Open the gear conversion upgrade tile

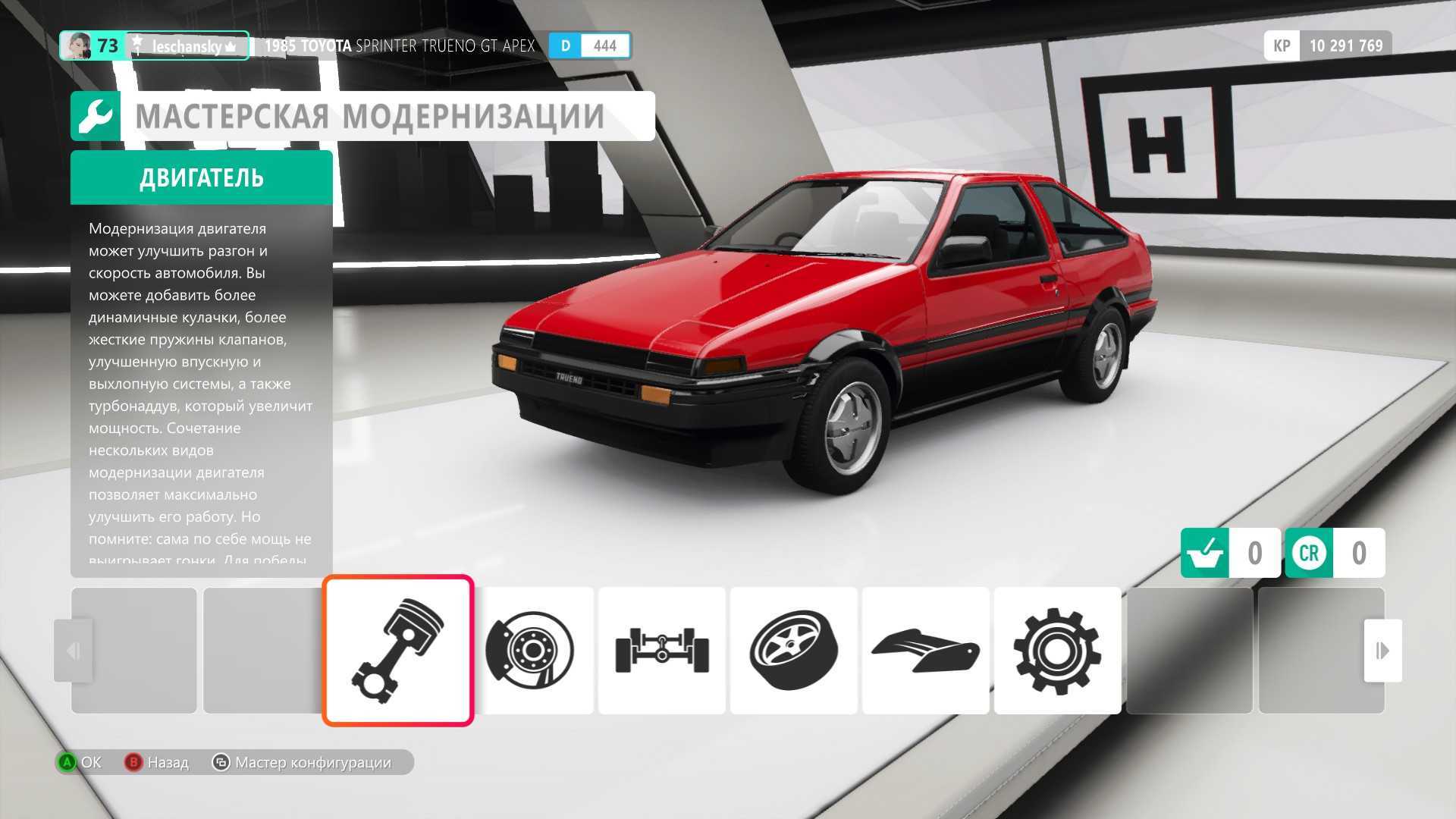coord(1057,650)
